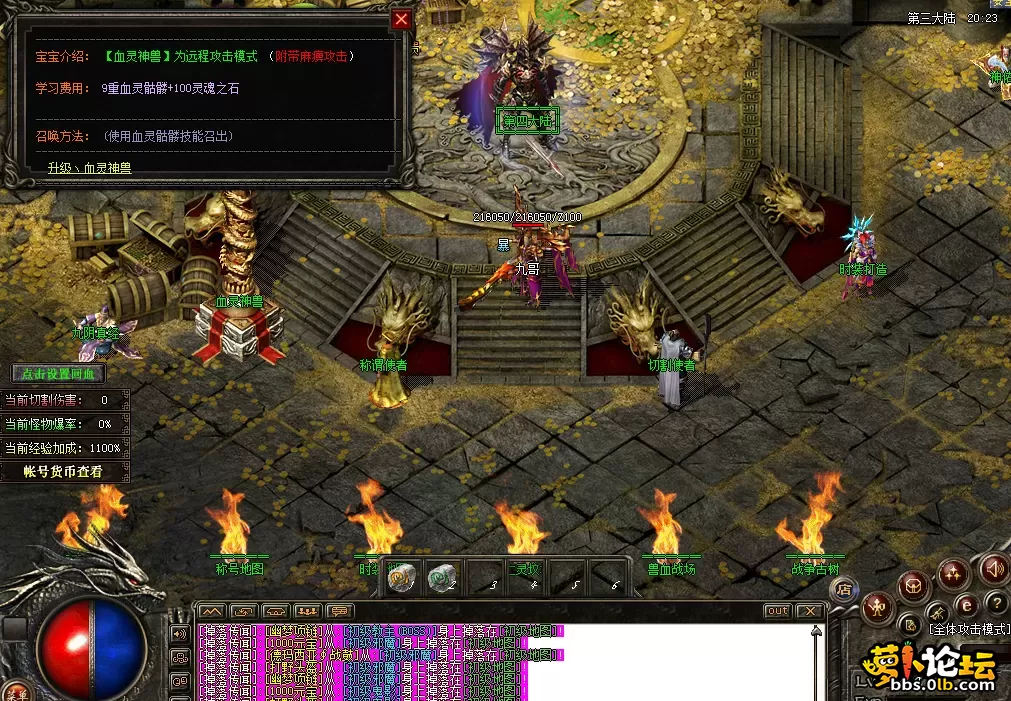
Task: Click the 点击设置回血 button
Action: point(57,373)
